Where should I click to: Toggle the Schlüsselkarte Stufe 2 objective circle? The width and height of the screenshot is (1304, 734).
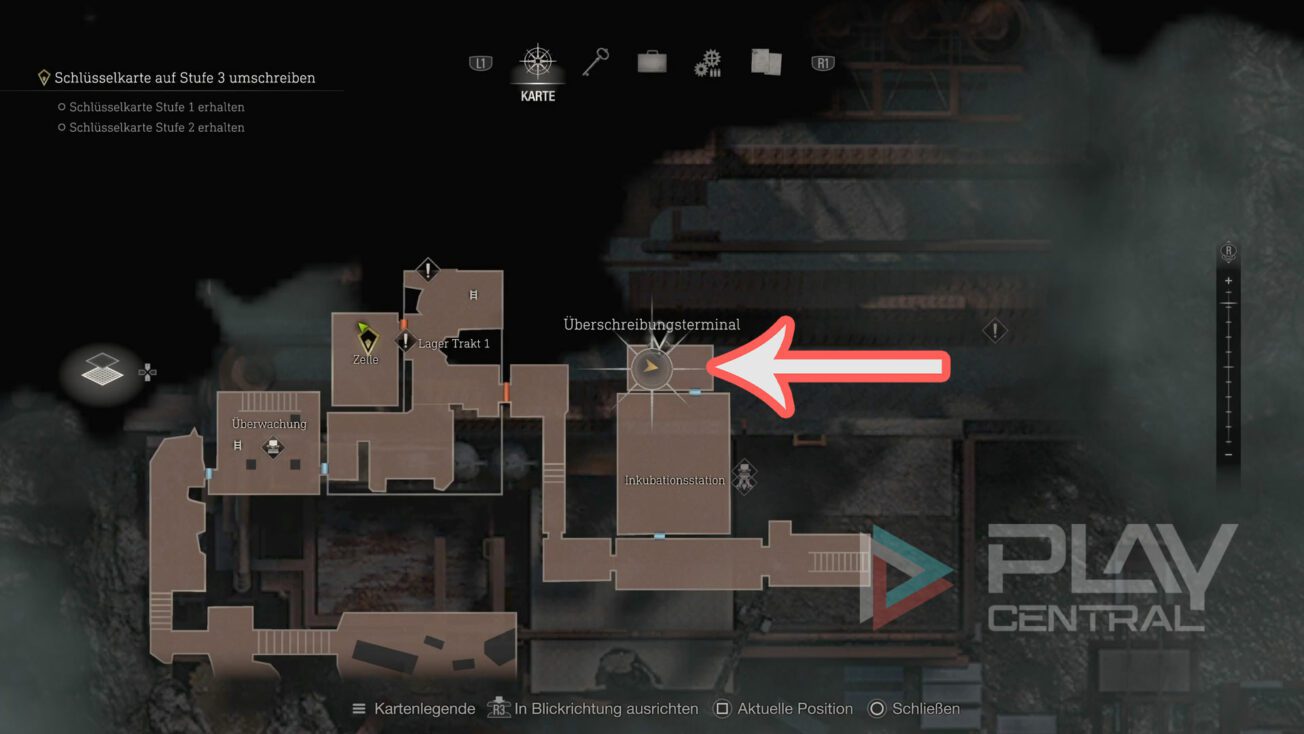tap(62, 127)
